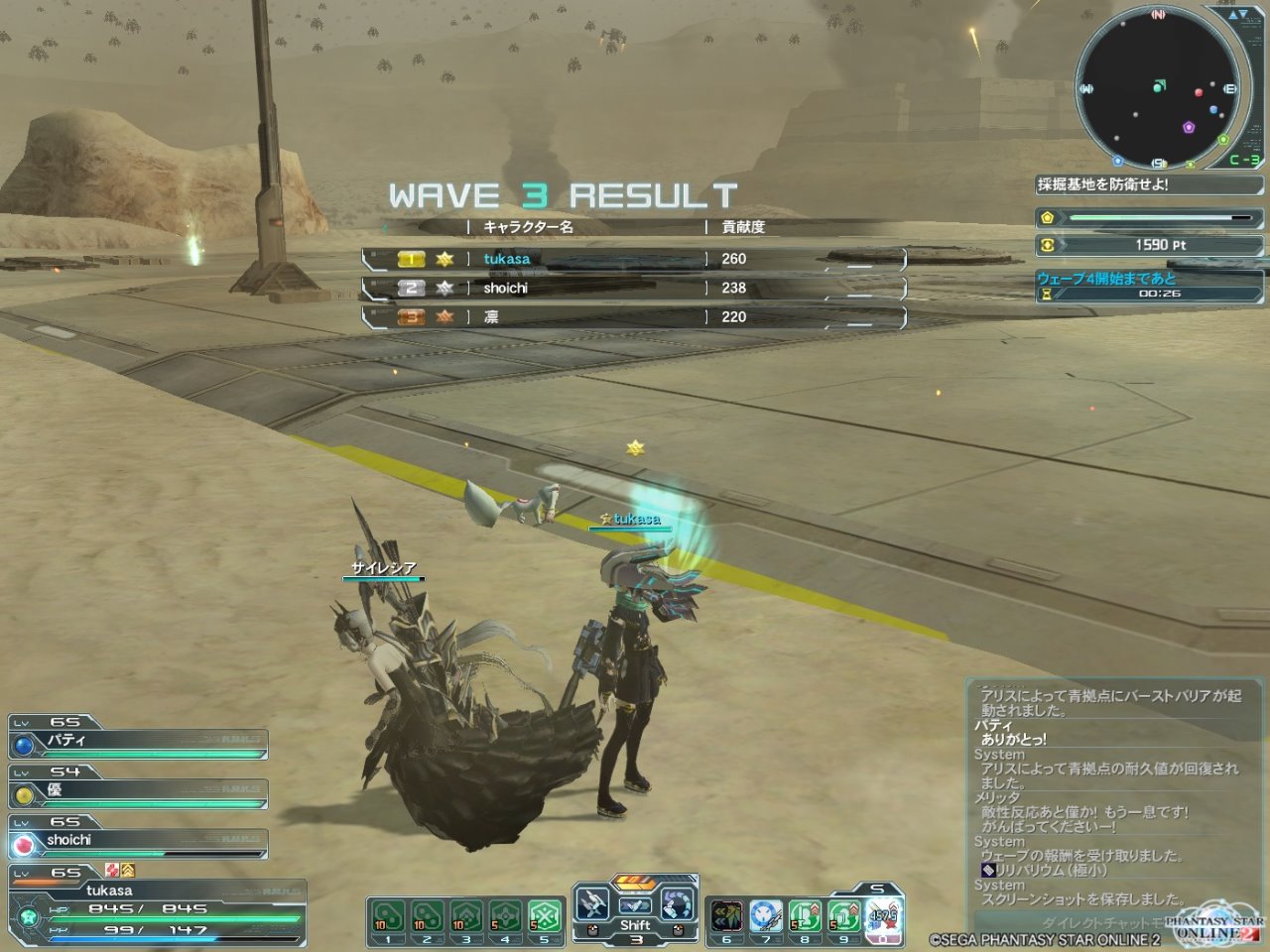
Task: Activate the bright green slot 5 item
Action: 544,917
